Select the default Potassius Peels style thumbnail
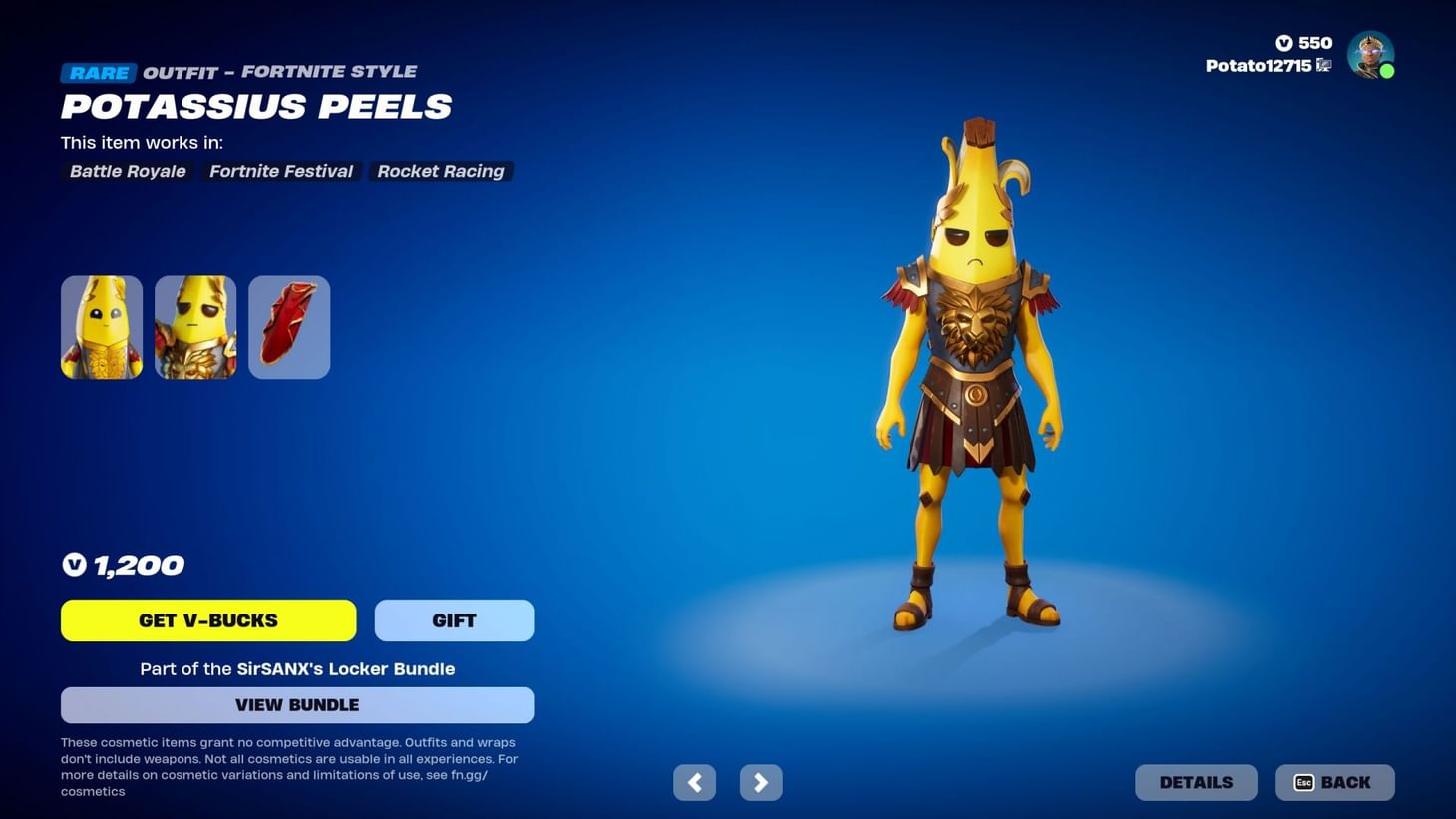 (101, 326)
